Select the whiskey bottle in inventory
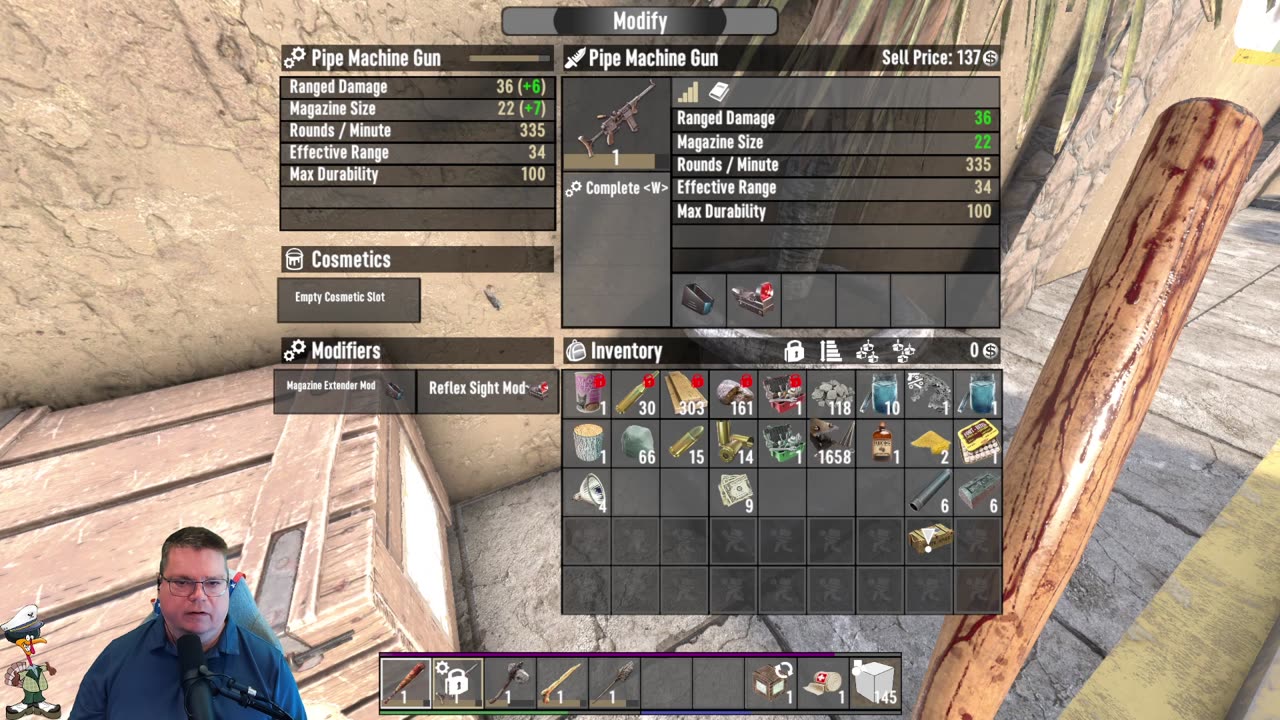The image size is (1280, 720). 881,442
